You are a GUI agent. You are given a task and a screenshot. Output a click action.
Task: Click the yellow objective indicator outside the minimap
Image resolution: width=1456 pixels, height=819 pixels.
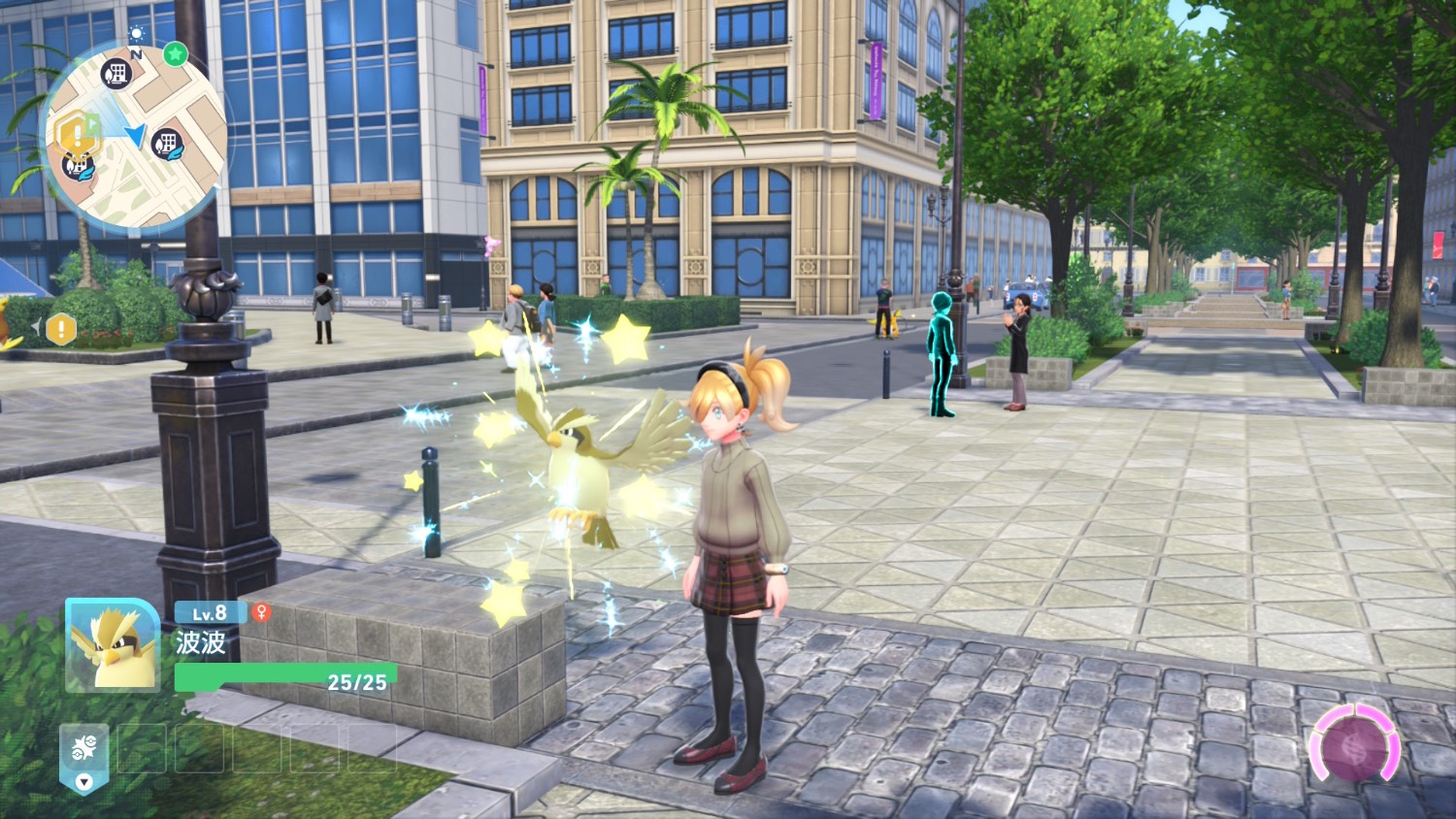coord(61,330)
